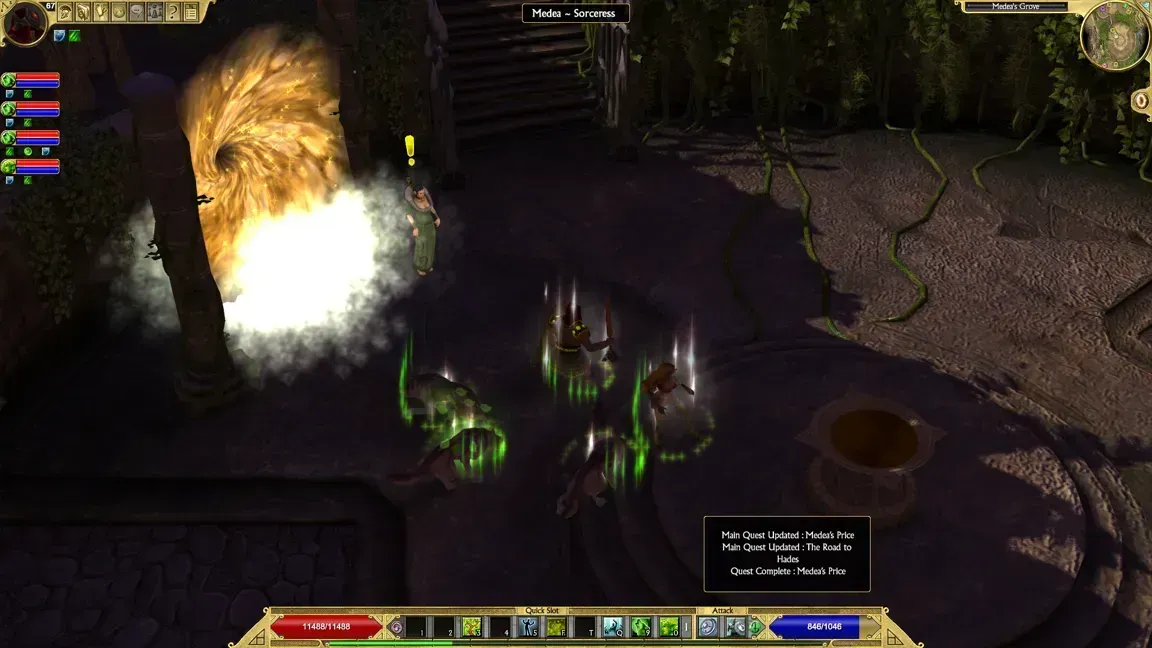Screen dimensions: 1152x648
Task: Trigger the quick slot Q blue skill
Action: tap(613, 627)
